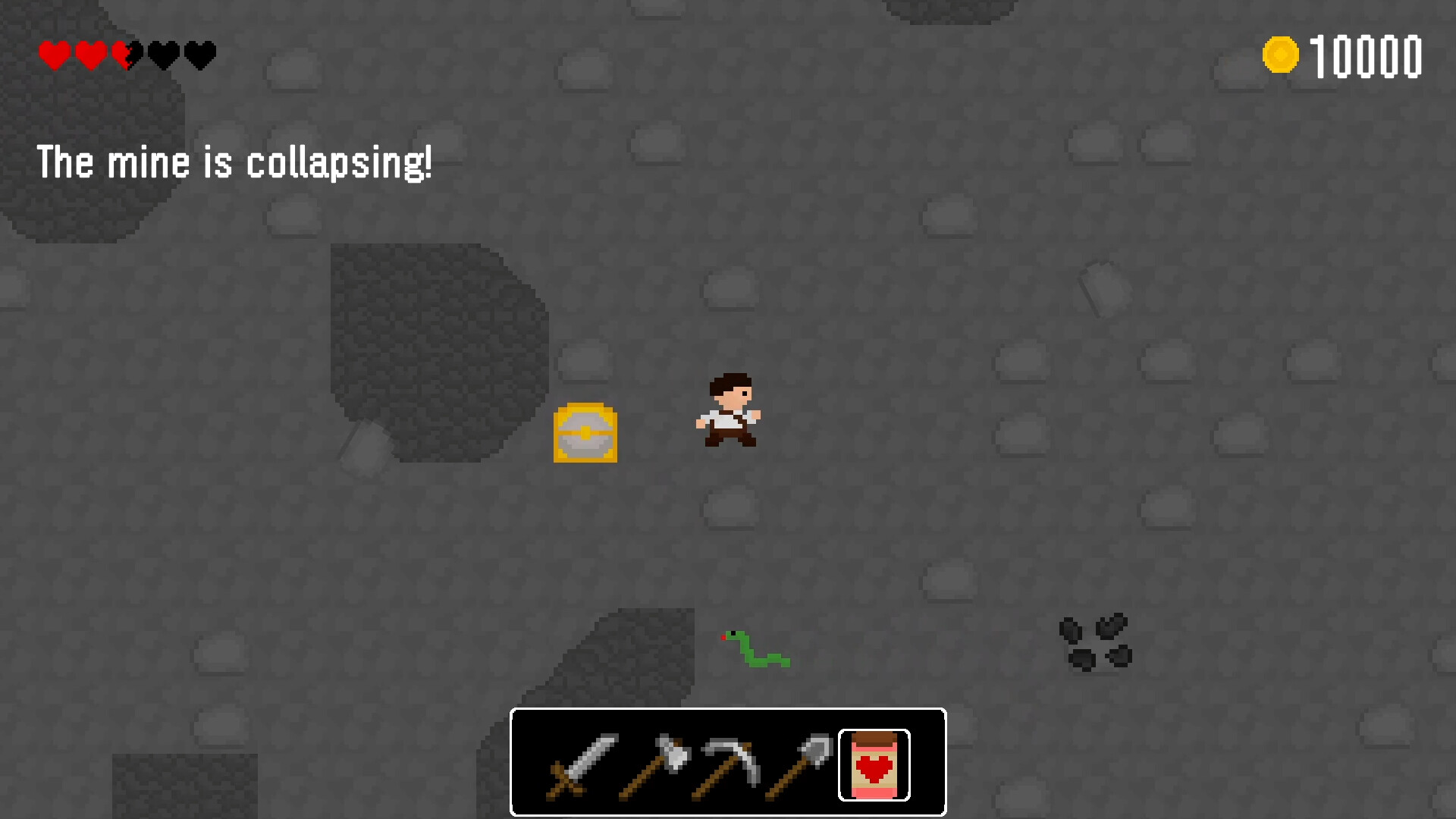Image resolution: width=1456 pixels, height=819 pixels.
Task: Click the hotbar at the bottom center
Action: 728,762
